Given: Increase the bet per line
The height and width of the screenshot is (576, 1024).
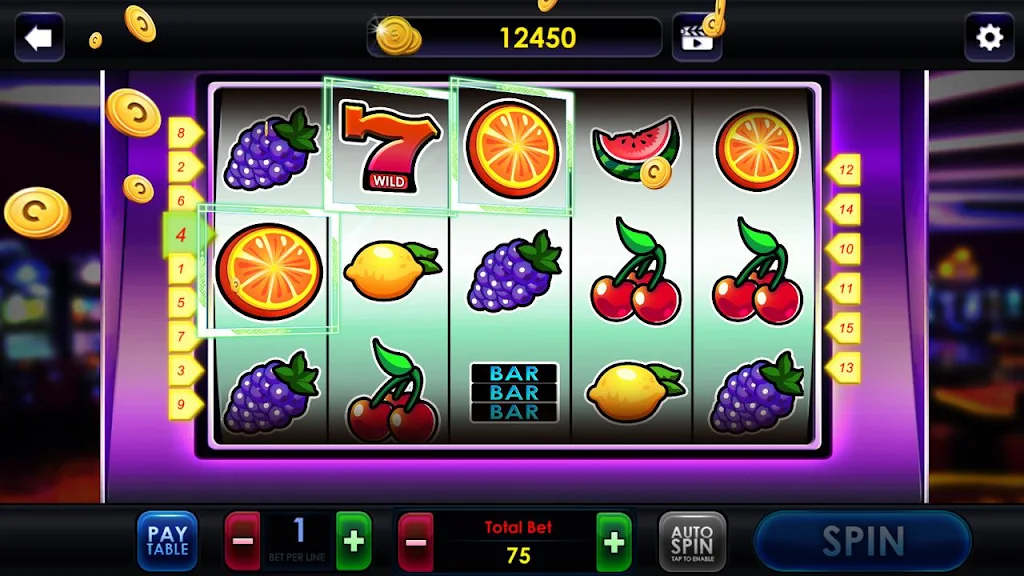Looking at the screenshot, I should point(353,541).
